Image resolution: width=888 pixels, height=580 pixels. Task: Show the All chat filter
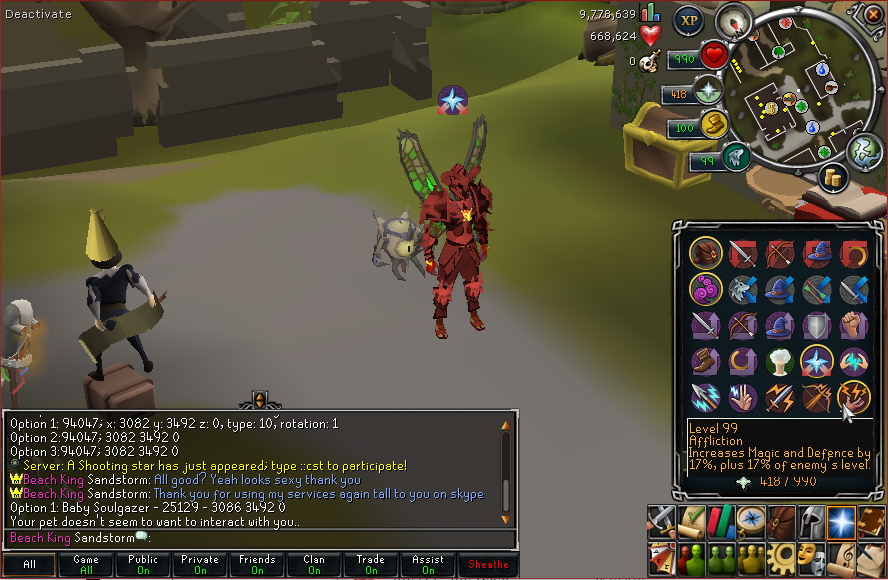(x=29, y=564)
